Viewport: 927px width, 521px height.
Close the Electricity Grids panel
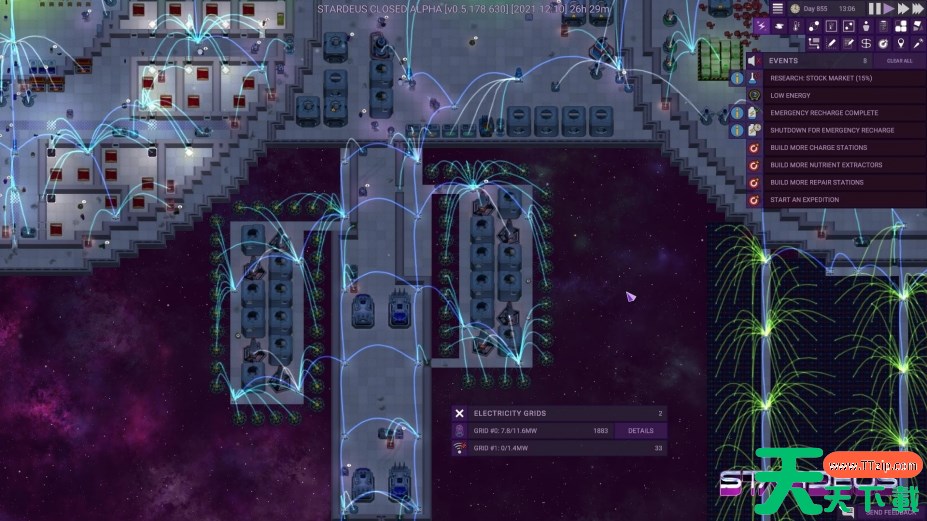[x=459, y=413]
